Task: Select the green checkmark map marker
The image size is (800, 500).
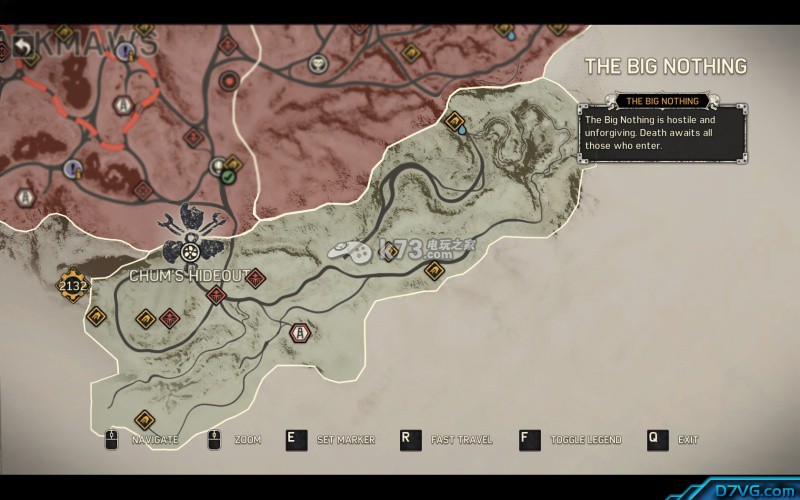Action: pyautogui.click(x=229, y=177)
